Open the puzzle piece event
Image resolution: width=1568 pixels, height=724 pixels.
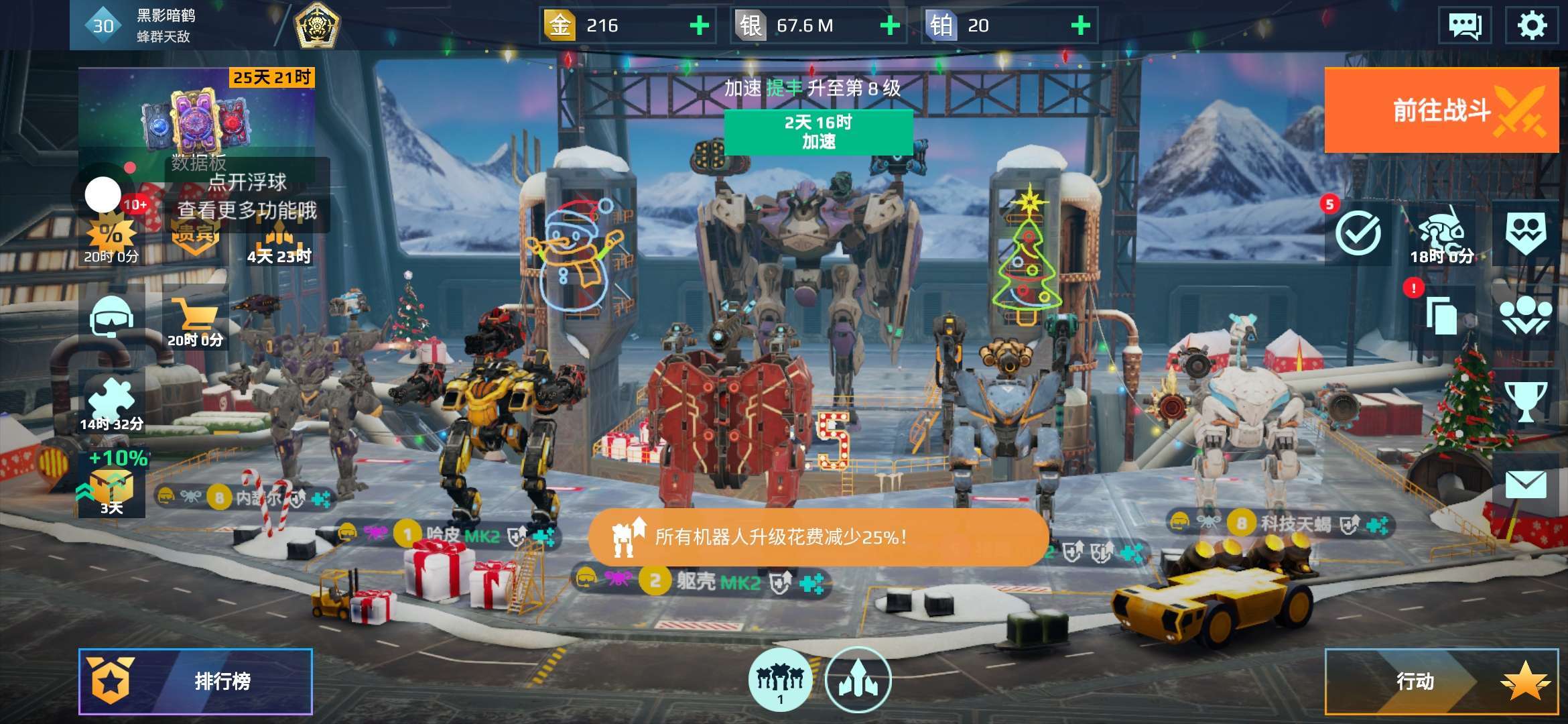(x=111, y=400)
